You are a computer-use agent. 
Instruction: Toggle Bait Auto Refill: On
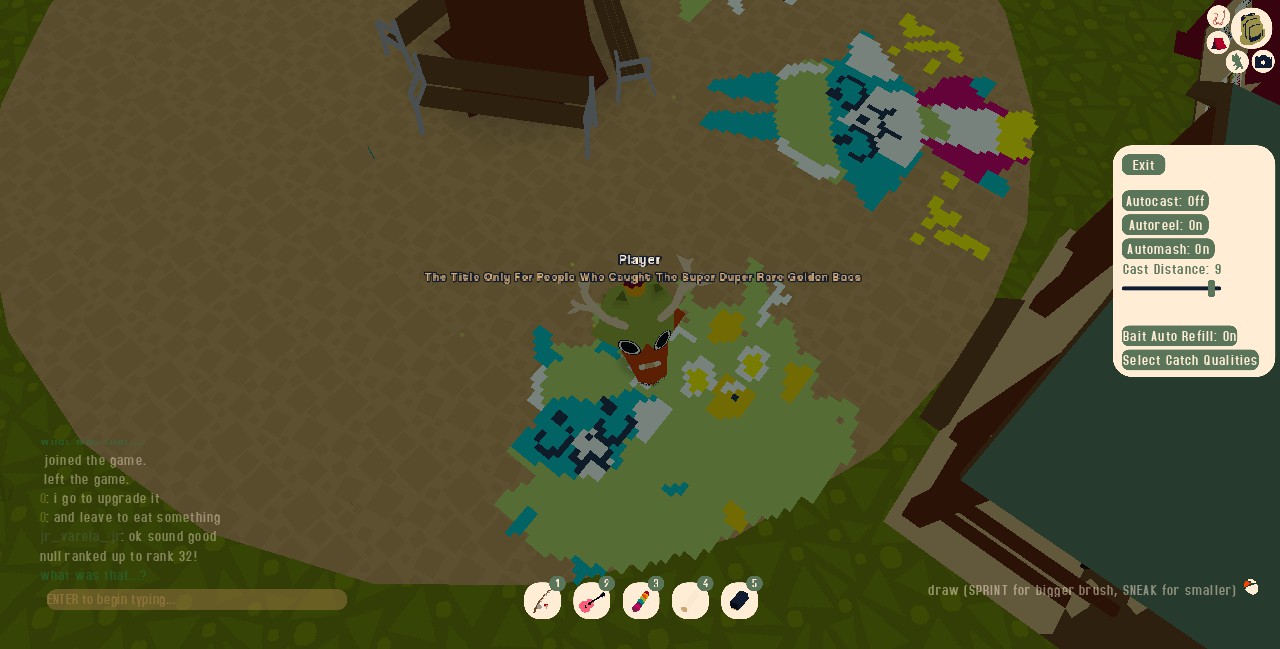pyautogui.click(x=1179, y=336)
